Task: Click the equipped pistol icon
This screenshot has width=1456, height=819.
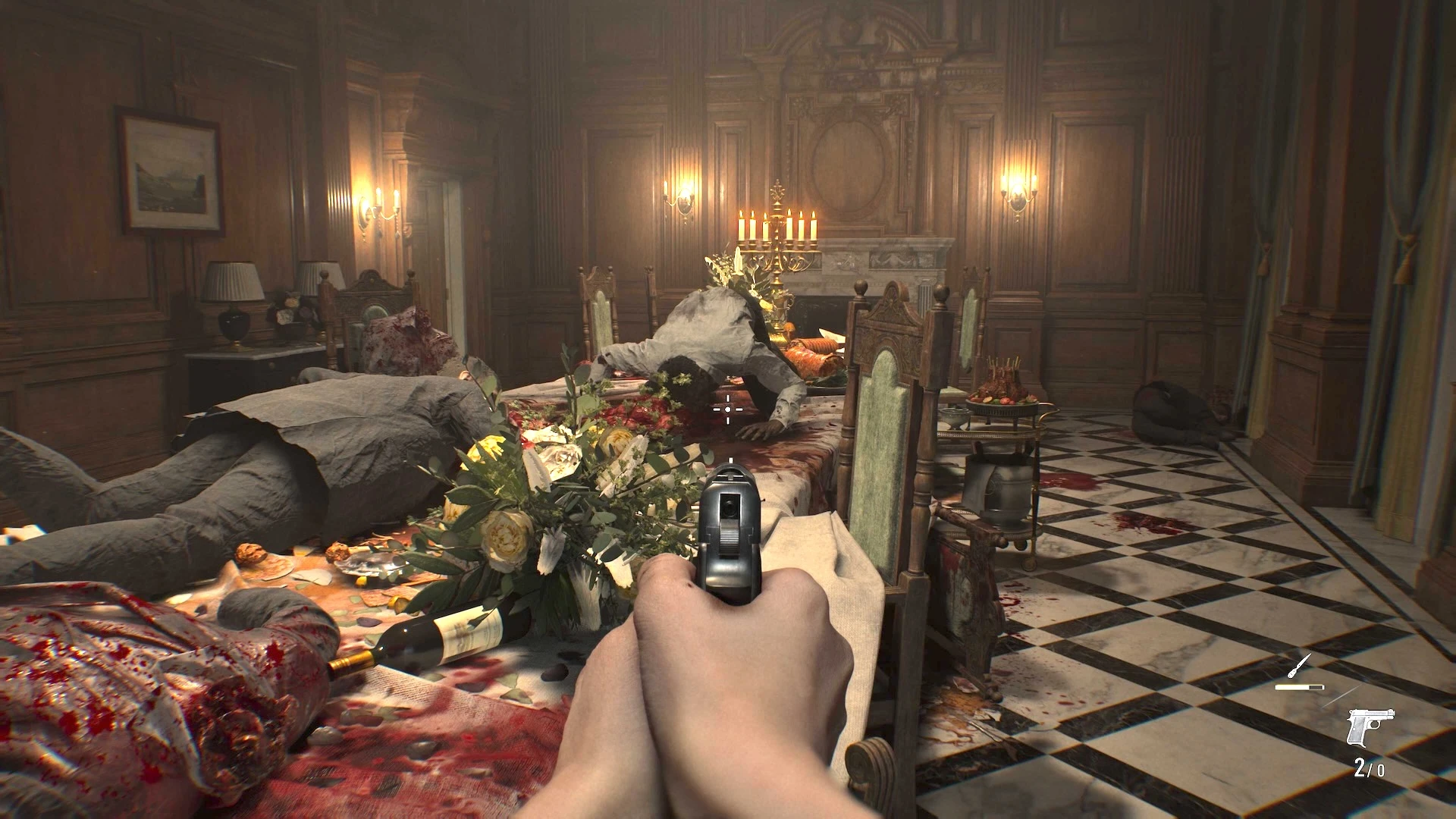Action: [x=1370, y=727]
